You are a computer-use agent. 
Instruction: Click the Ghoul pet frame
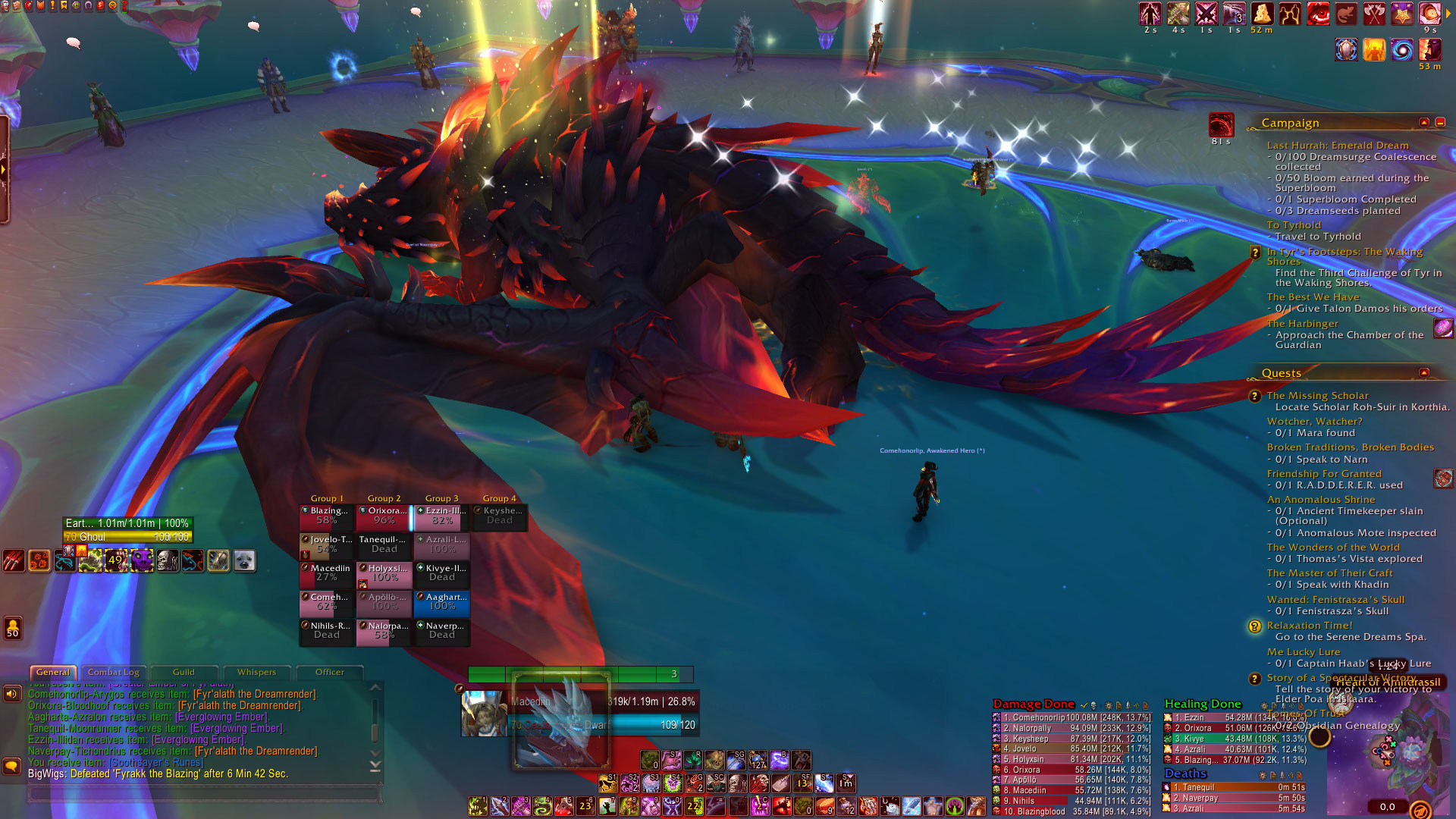pyautogui.click(x=127, y=537)
